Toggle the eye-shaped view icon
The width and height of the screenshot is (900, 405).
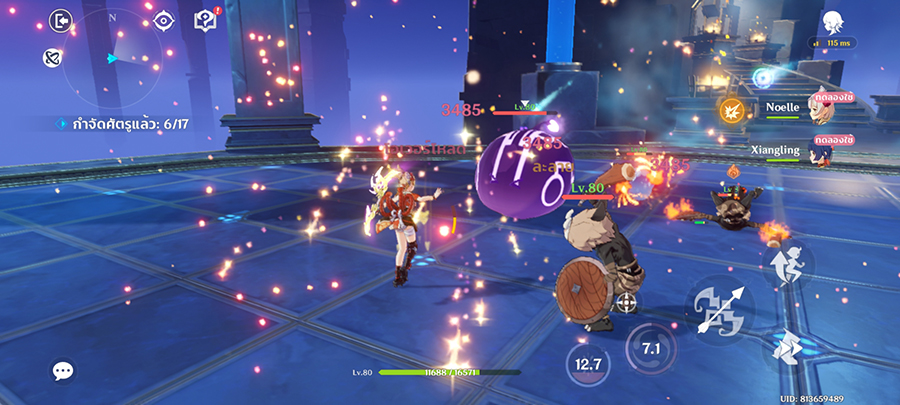coord(164,20)
